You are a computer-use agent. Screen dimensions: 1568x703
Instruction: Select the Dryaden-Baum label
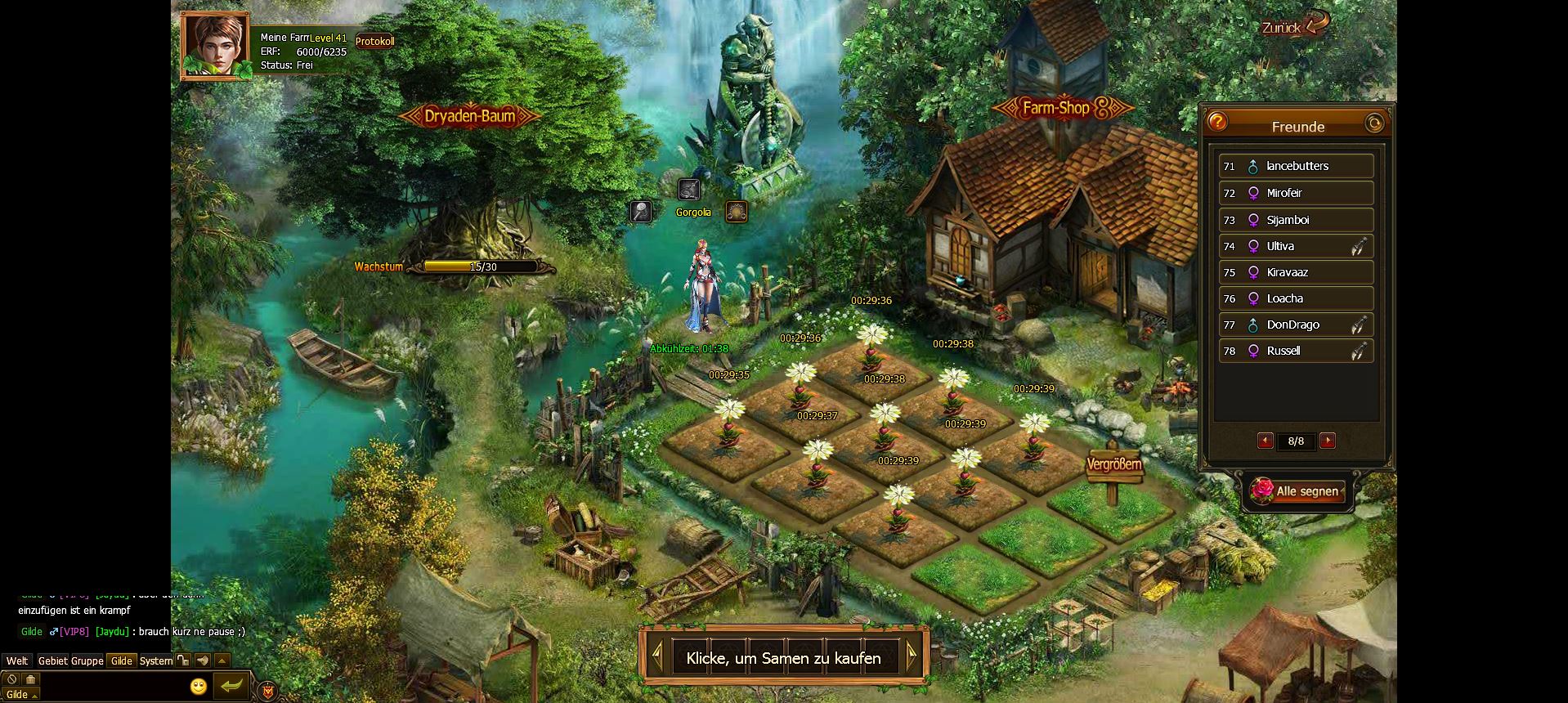[469, 116]
